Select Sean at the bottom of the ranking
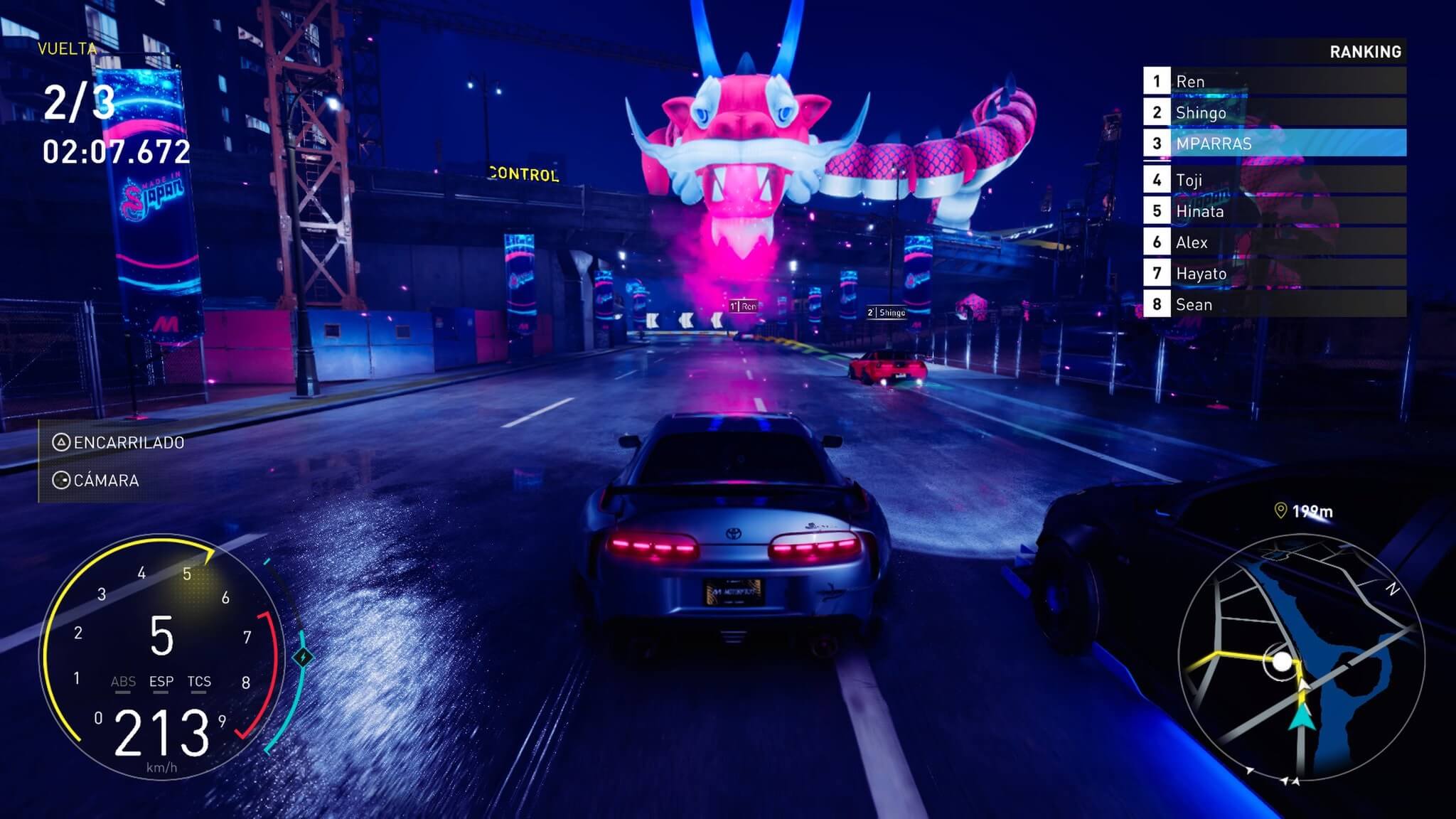The height and width of the screenshot is (819, 1456). click(1274, 304)
